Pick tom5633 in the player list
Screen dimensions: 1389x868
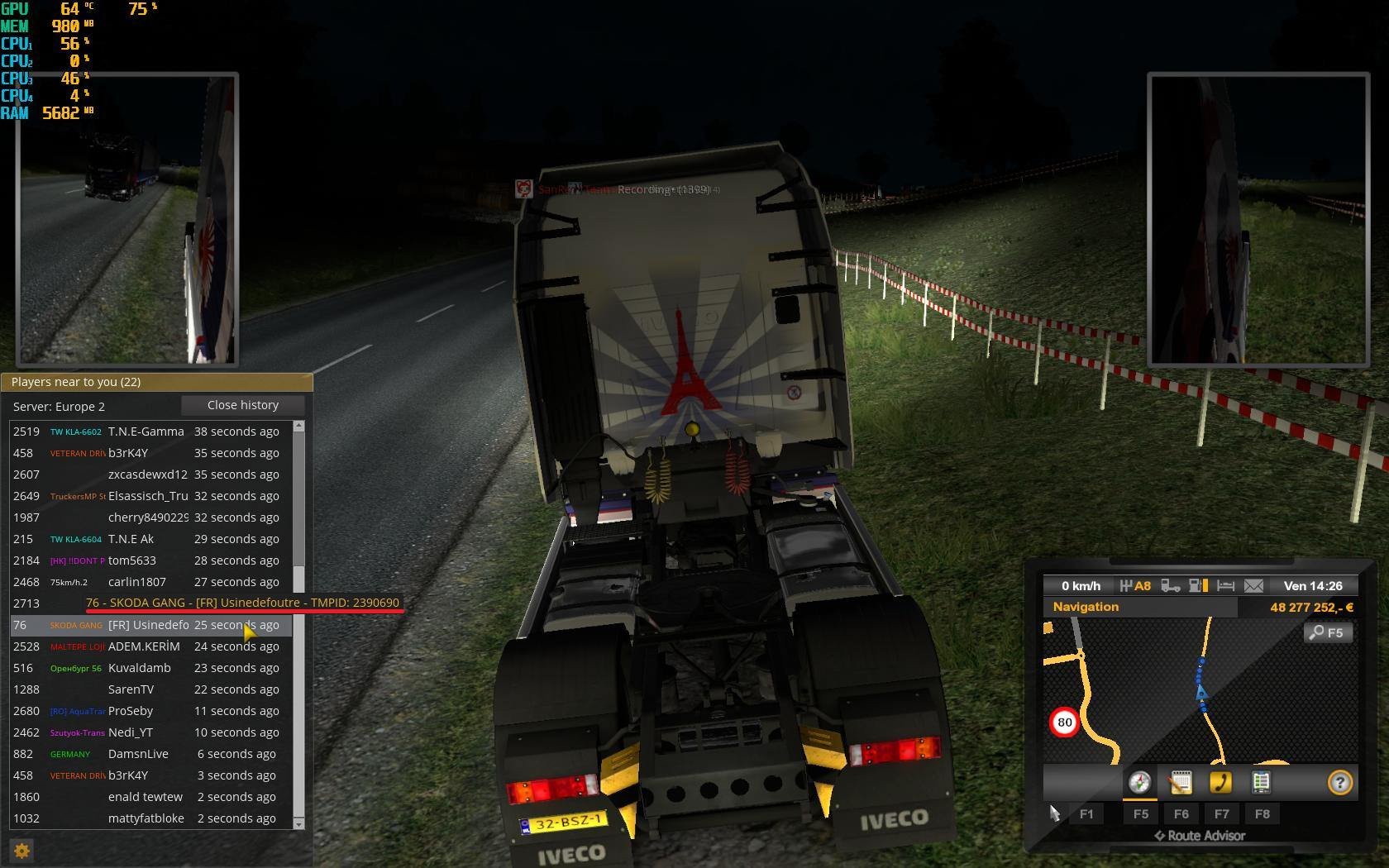(132, 560)
